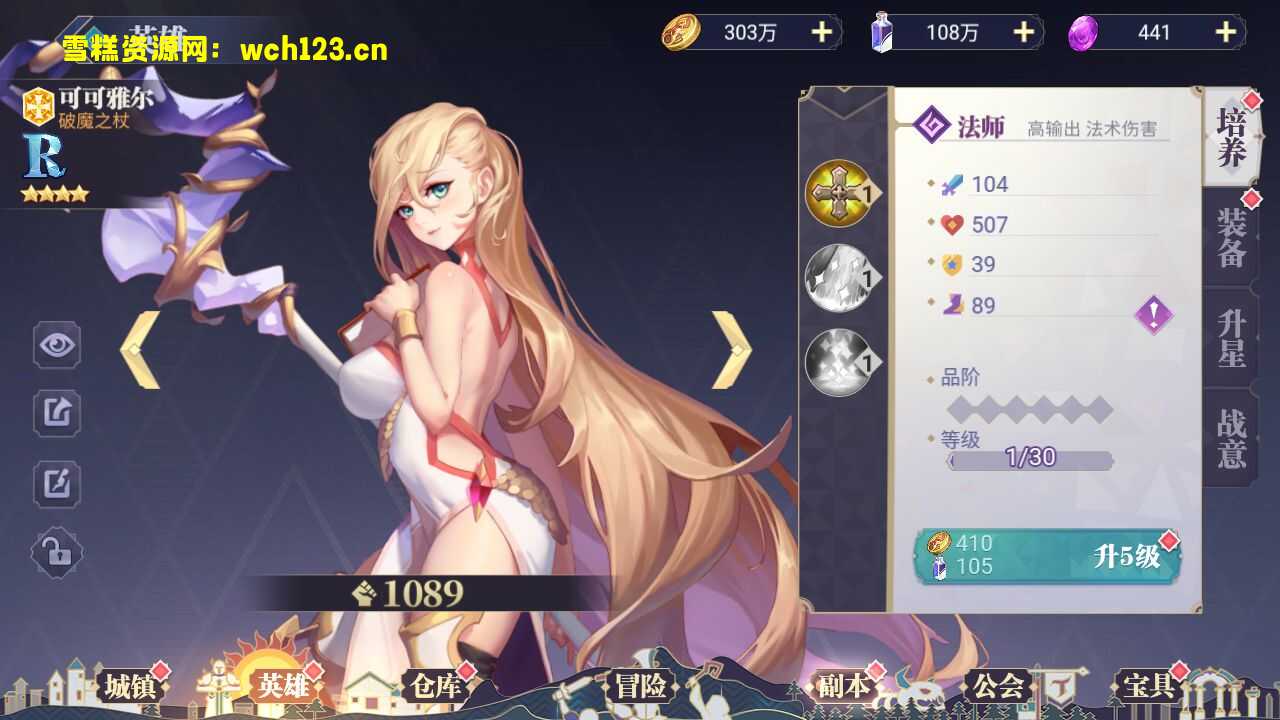1280x720 pixels.
Task: Click the golden cross upgrade material icon
Action: tap(837, 193)
